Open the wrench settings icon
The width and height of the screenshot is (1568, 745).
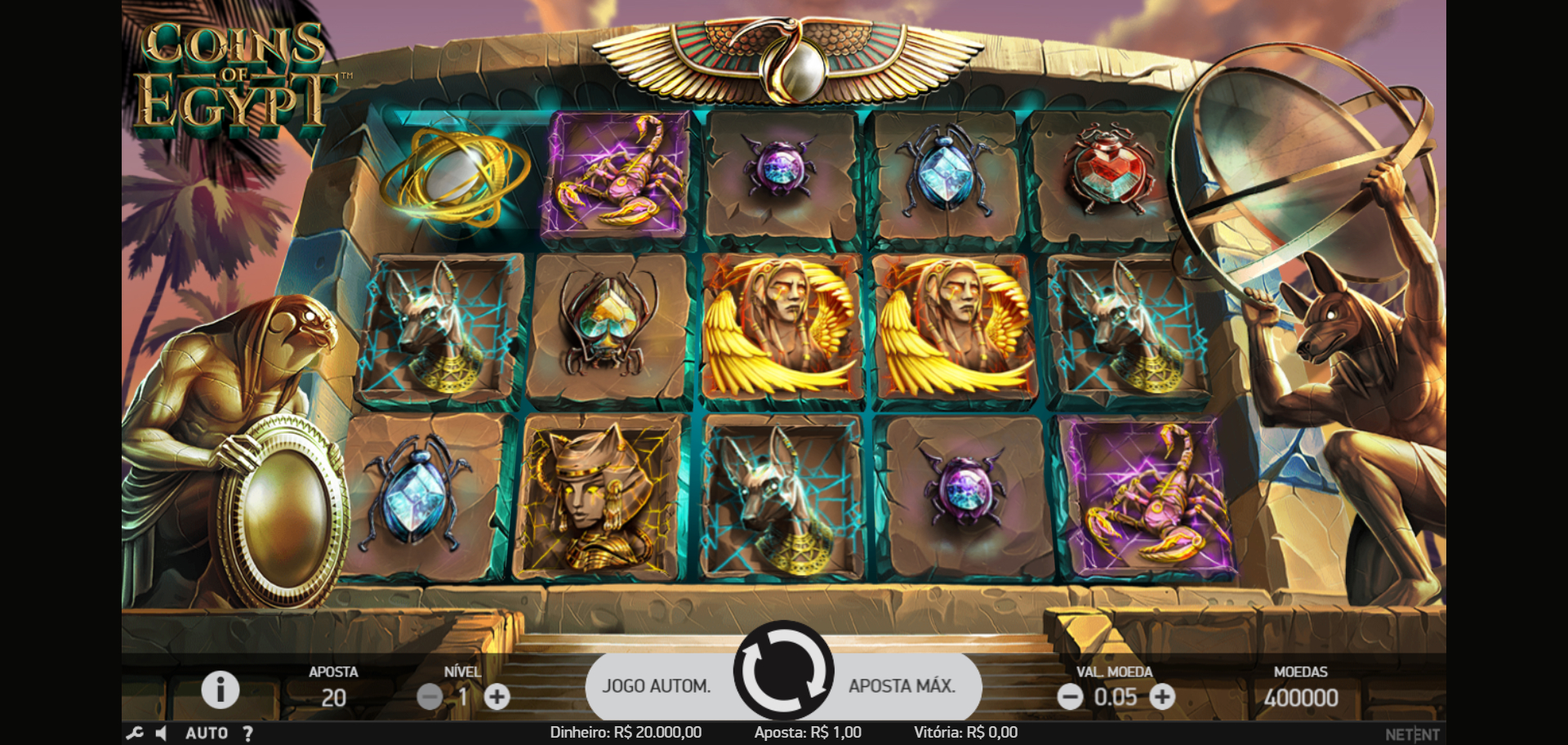(135, 734)
